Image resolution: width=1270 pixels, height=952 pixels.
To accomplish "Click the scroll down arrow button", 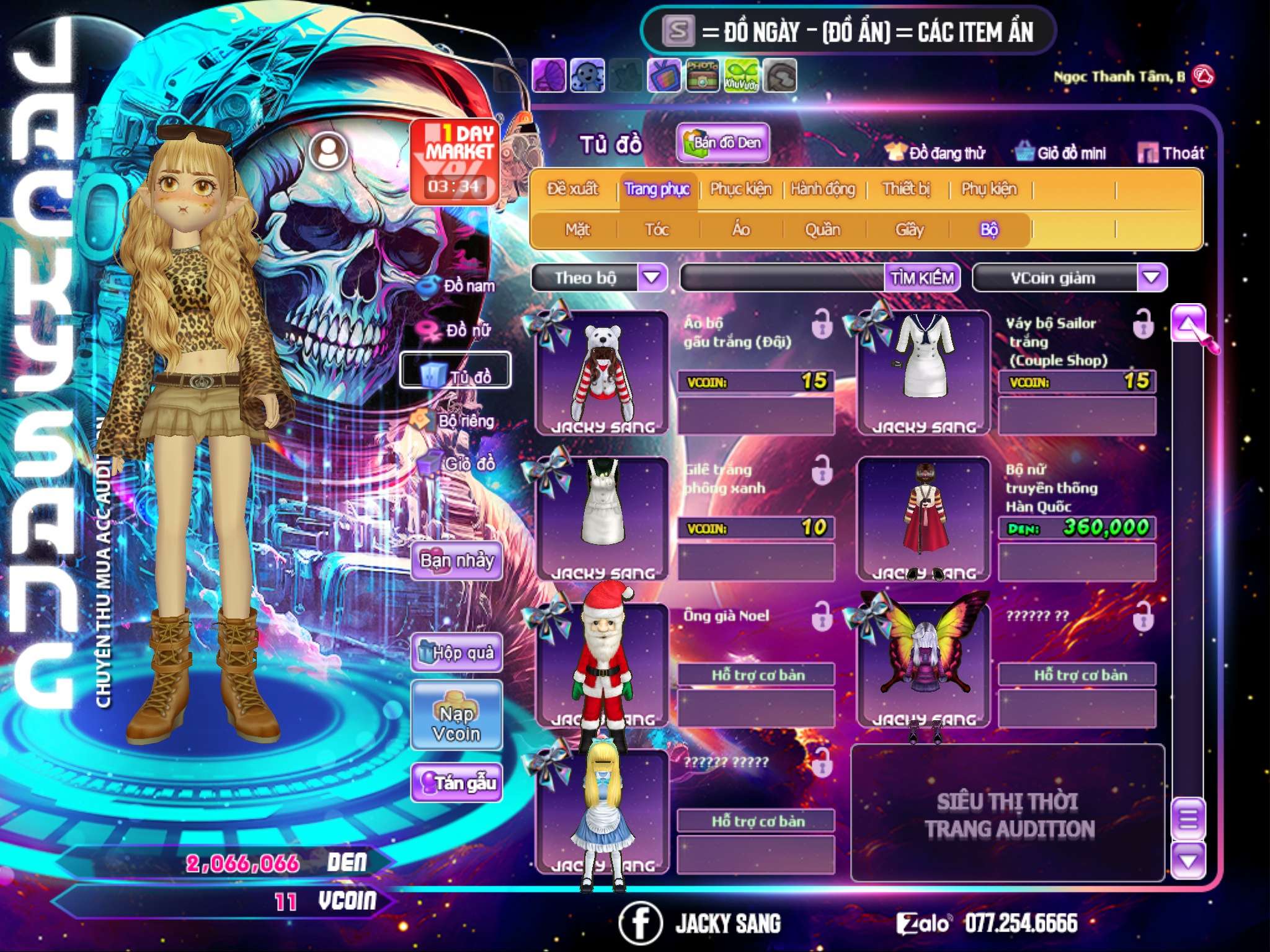I will coord(1188,860).
